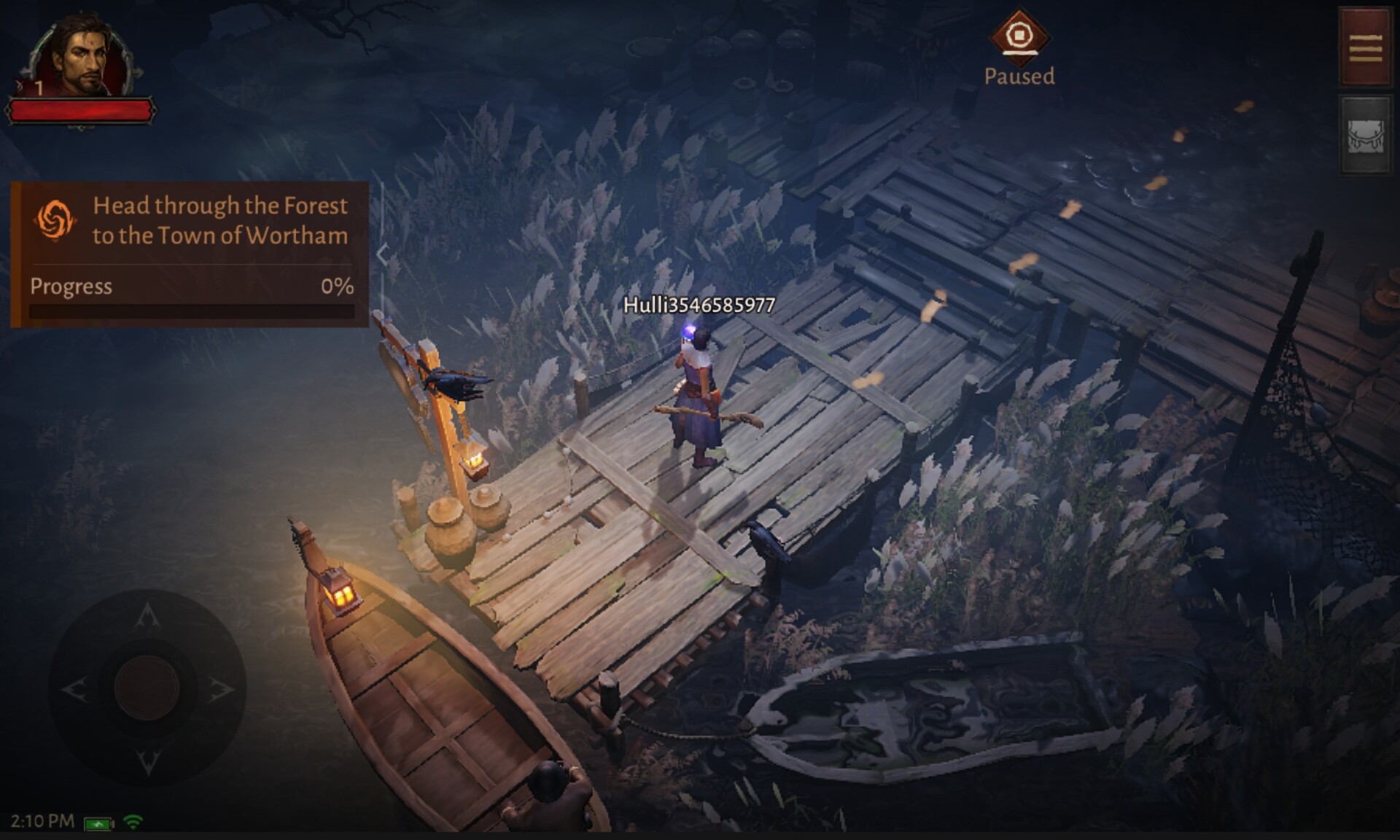Collapse the quest tracker panel arrow
The image size is (1400, 840).
[x=382, y=254]
